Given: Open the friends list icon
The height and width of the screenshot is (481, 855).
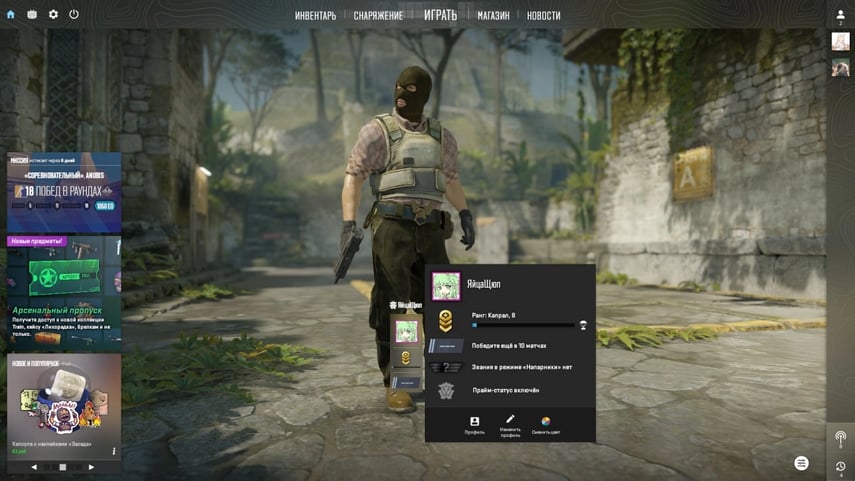Looking at the screenshot, I should pyautogui.click(x=840, y=15).
